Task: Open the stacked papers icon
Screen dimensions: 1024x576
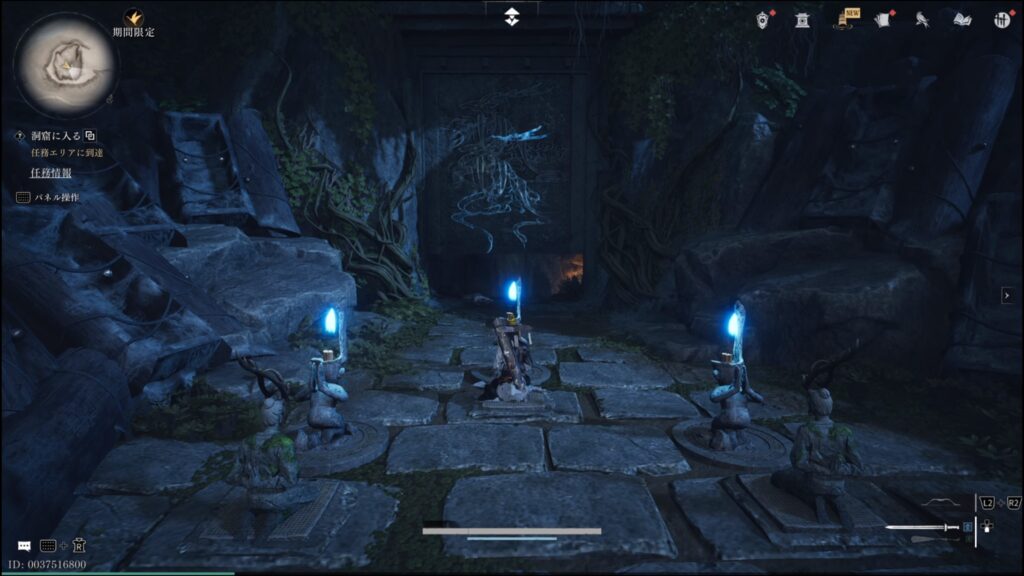Action: click(882, 19)
